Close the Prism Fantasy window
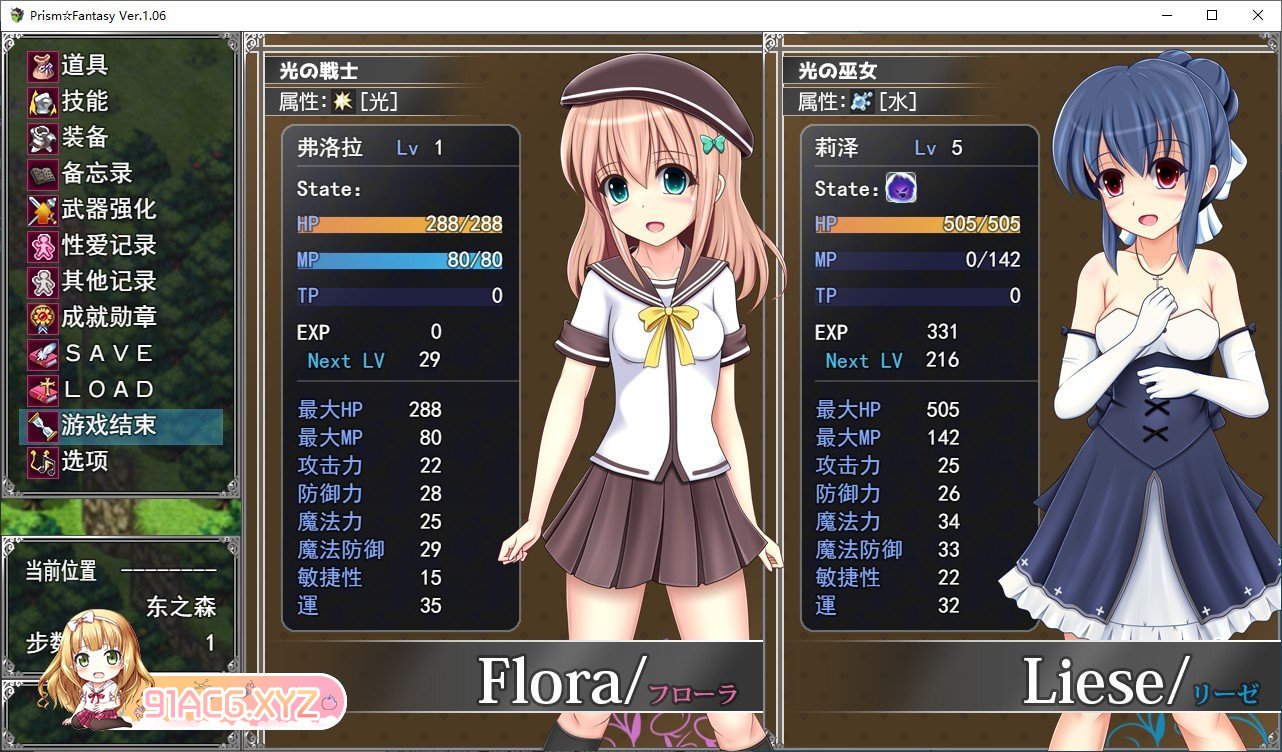The width and height of the screenshot is (1282, 752). point(1258,15)
